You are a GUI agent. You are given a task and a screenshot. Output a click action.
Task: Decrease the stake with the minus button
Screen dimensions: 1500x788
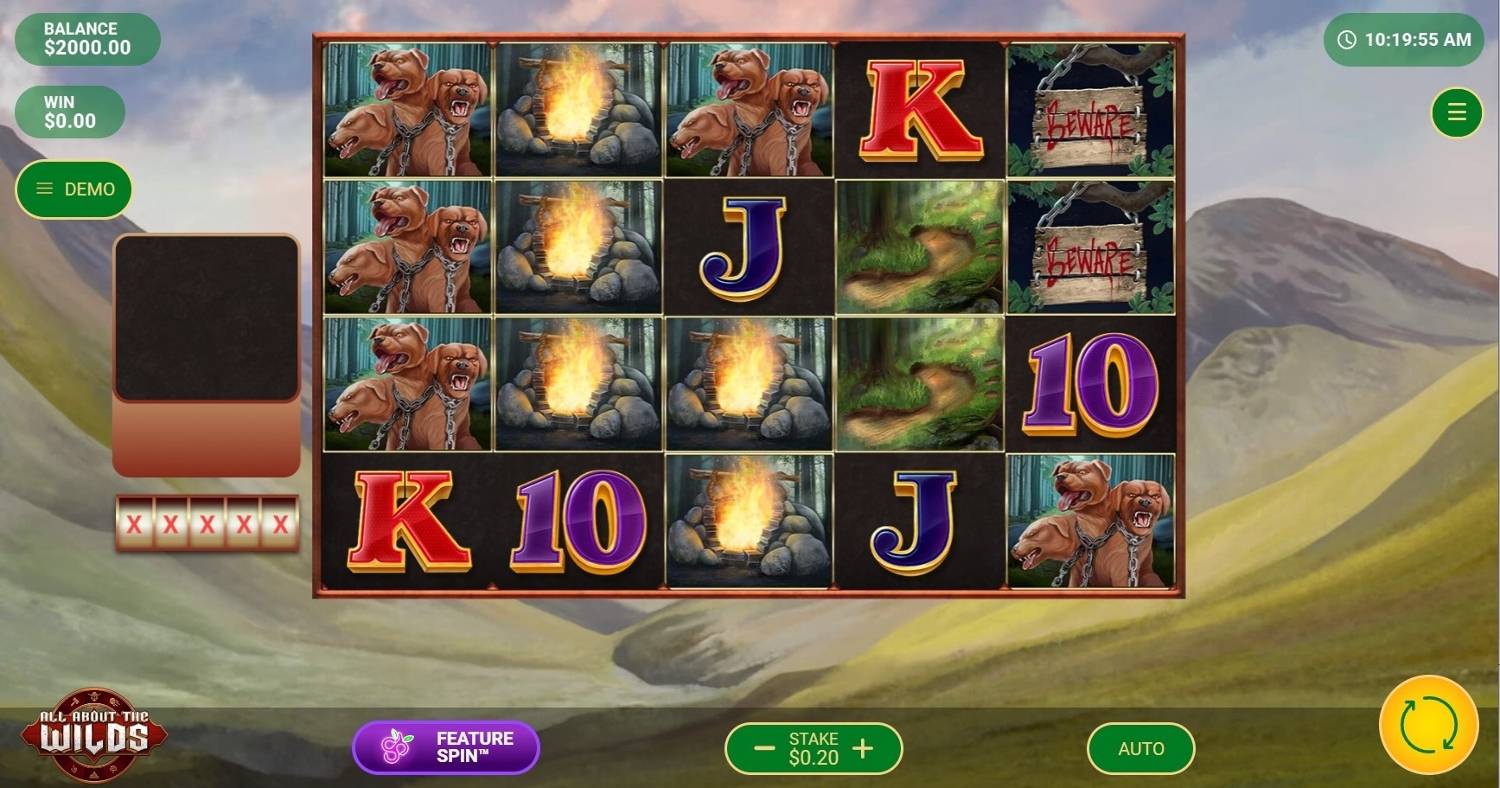click(764, 748)
